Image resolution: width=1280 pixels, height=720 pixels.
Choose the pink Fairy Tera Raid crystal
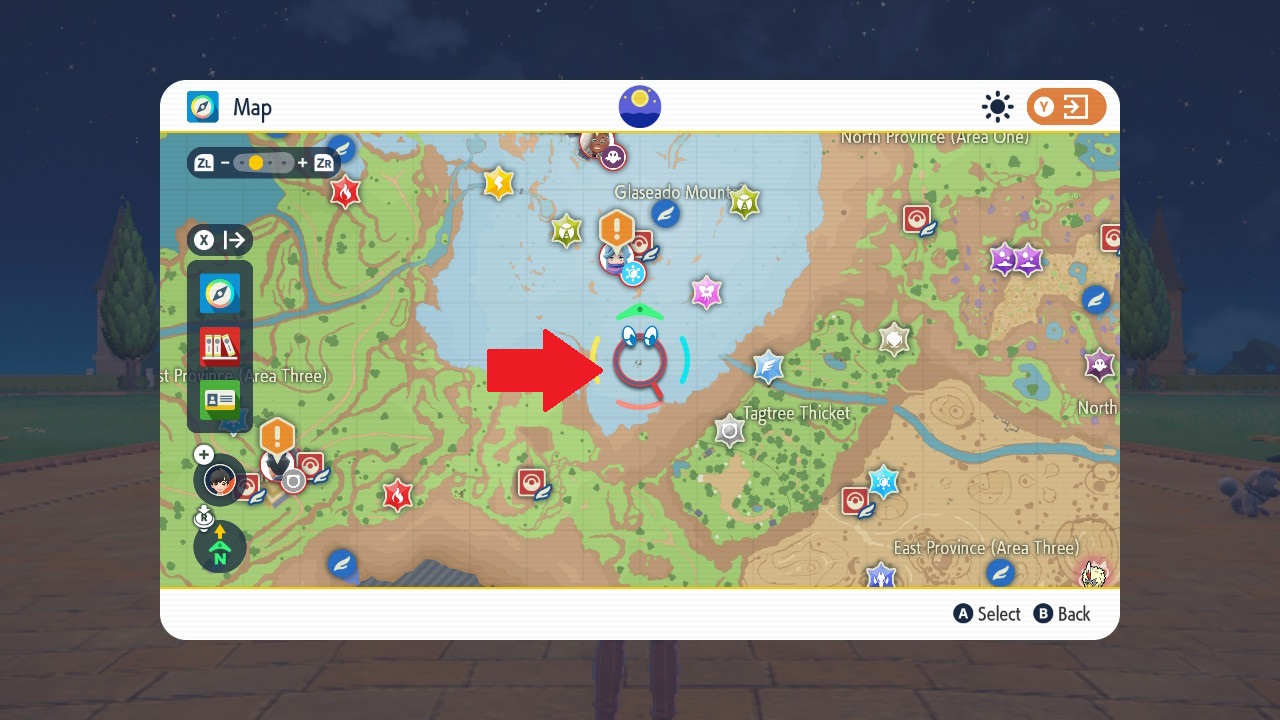click(707, 292)
